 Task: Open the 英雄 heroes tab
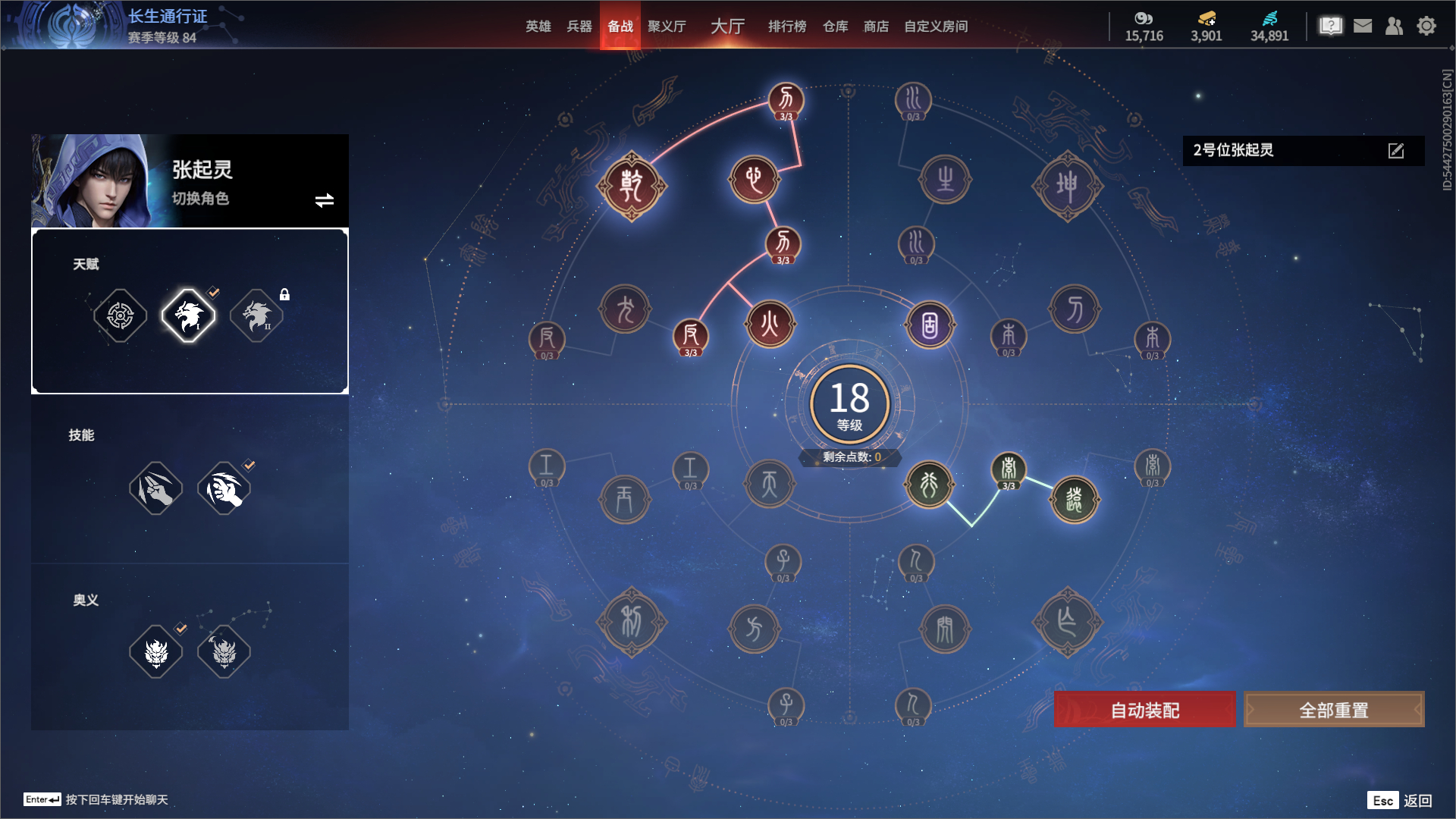[x=538, y=27]
